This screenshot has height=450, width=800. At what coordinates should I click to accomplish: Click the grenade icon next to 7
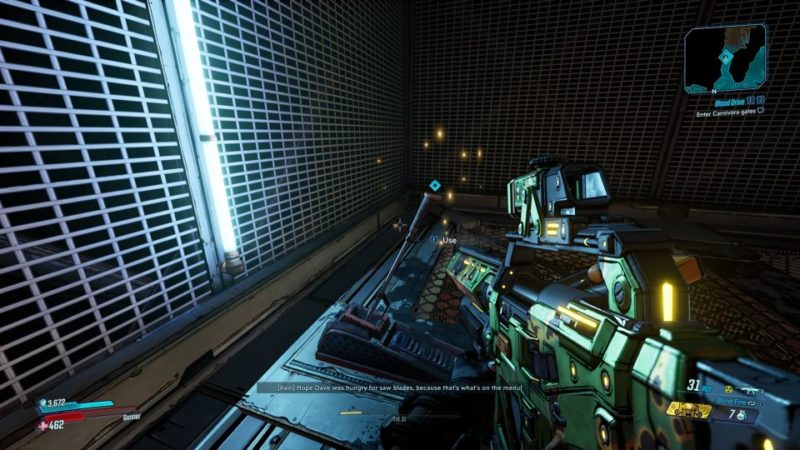(739, 413)
